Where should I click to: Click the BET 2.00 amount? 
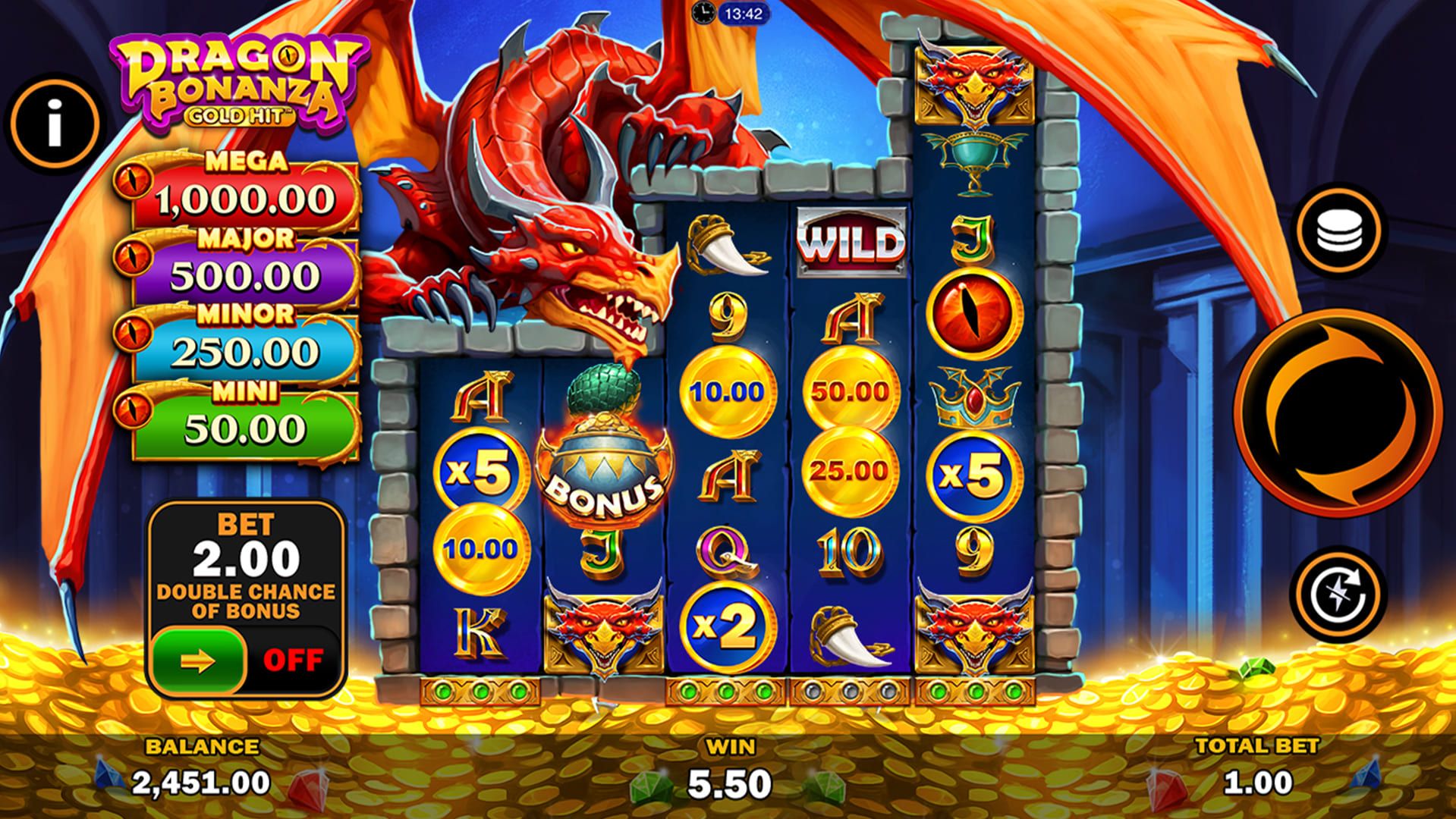point(243,557)
